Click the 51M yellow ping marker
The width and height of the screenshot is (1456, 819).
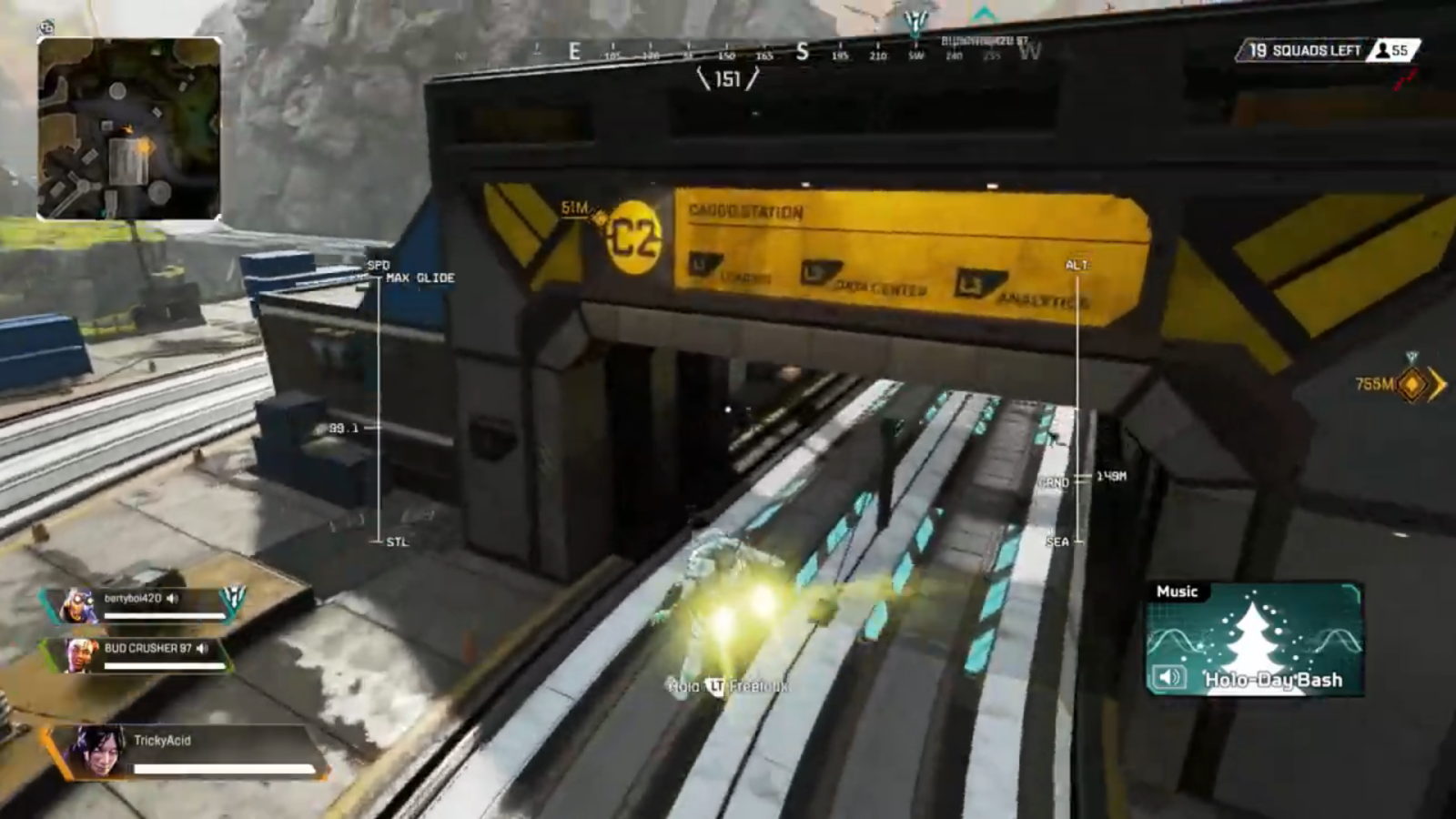598,218
